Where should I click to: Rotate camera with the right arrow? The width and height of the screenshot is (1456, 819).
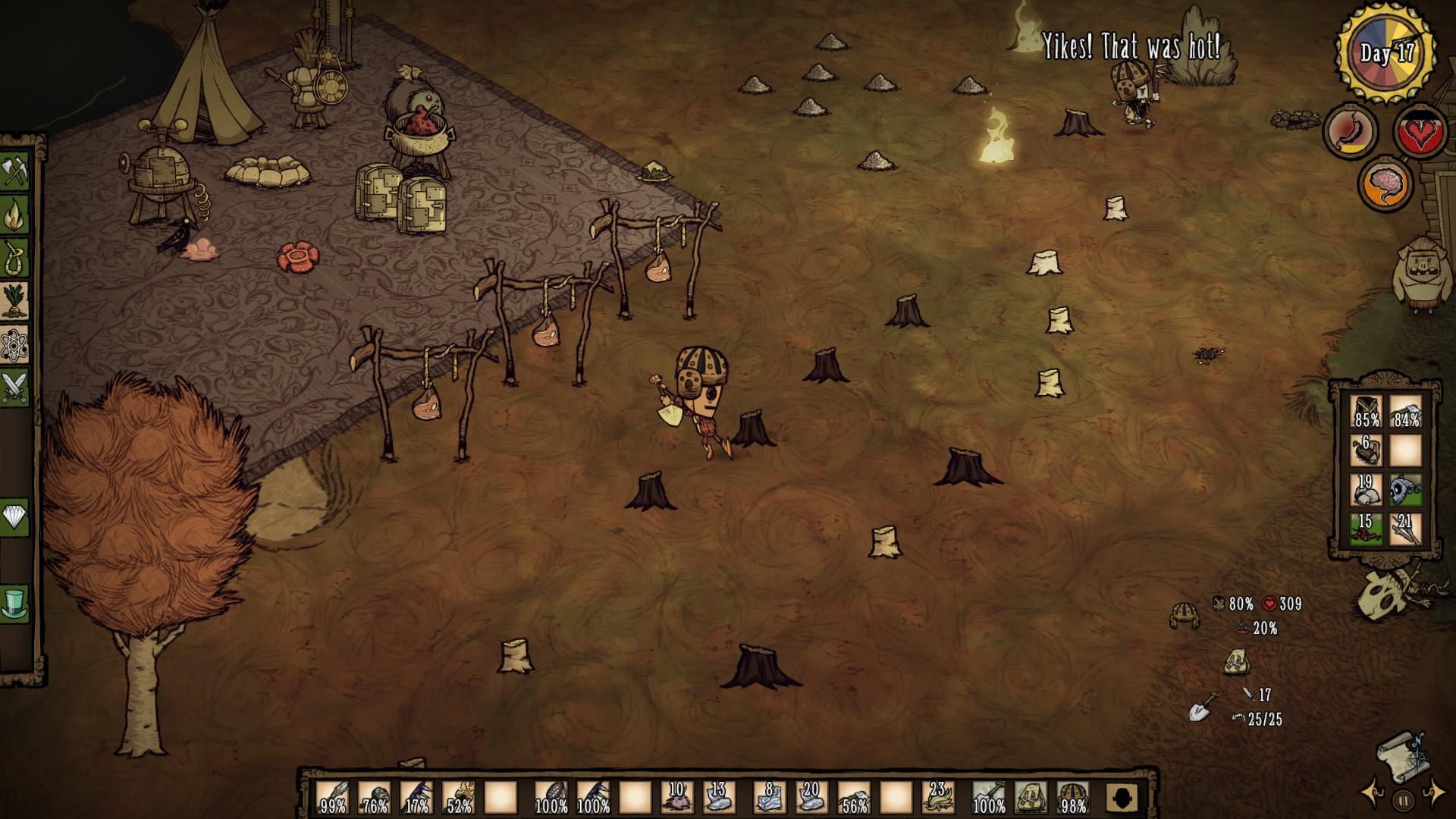(1435, 793)
